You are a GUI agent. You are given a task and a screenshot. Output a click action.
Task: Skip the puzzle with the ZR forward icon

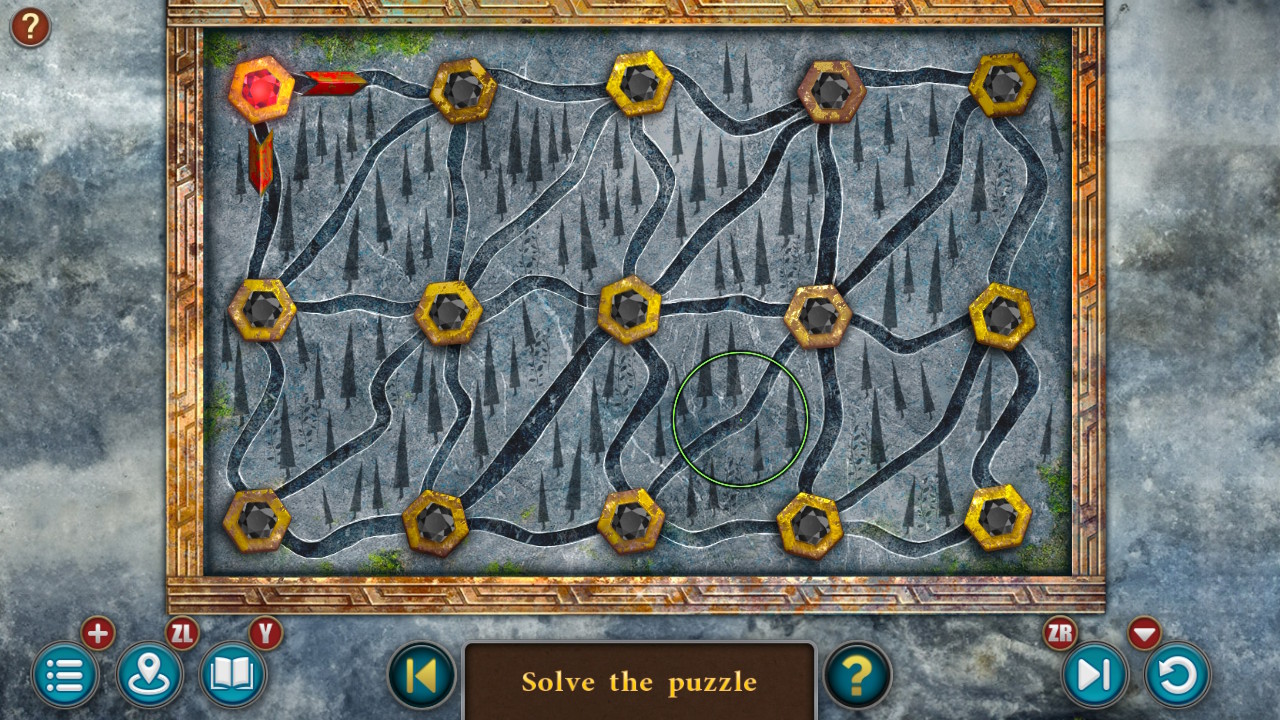(x=1094, y=675)
